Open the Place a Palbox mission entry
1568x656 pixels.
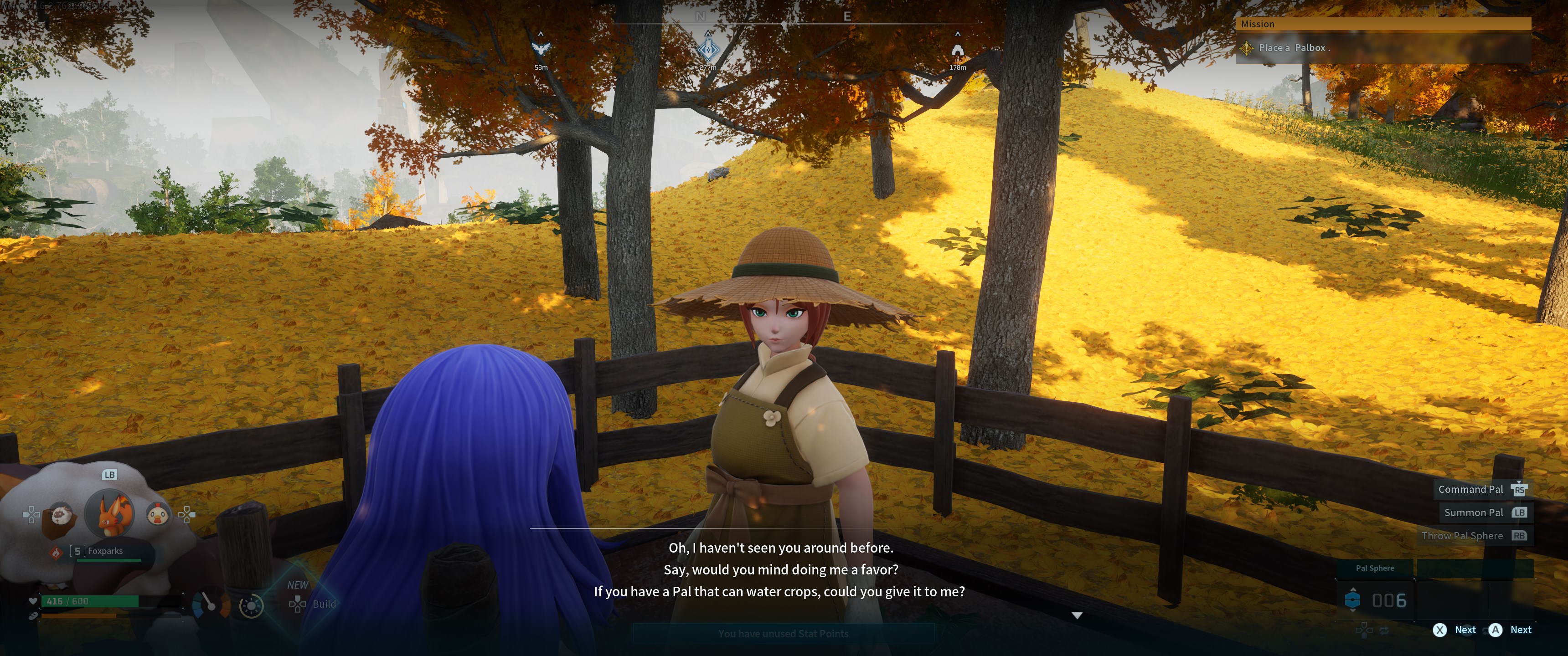point(1294,47)
